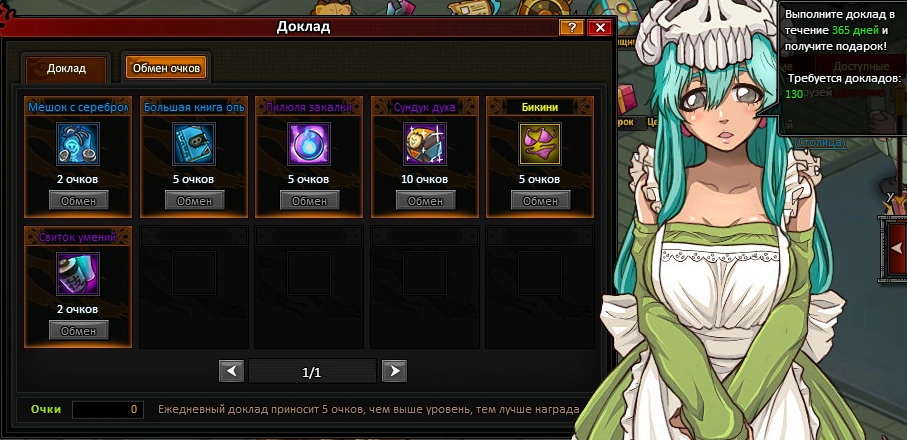Select the skill scroll item icon

[x=77, y=274]
